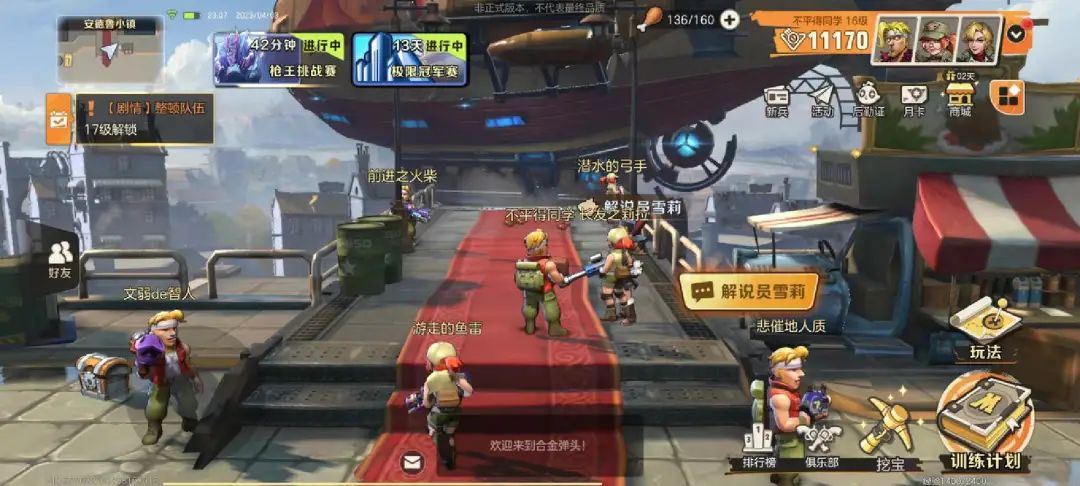Expand the dropdown arrow beside squad portraits
Screen dimensions: 1080x486
pyautogui.click(x=1016, y=34)
